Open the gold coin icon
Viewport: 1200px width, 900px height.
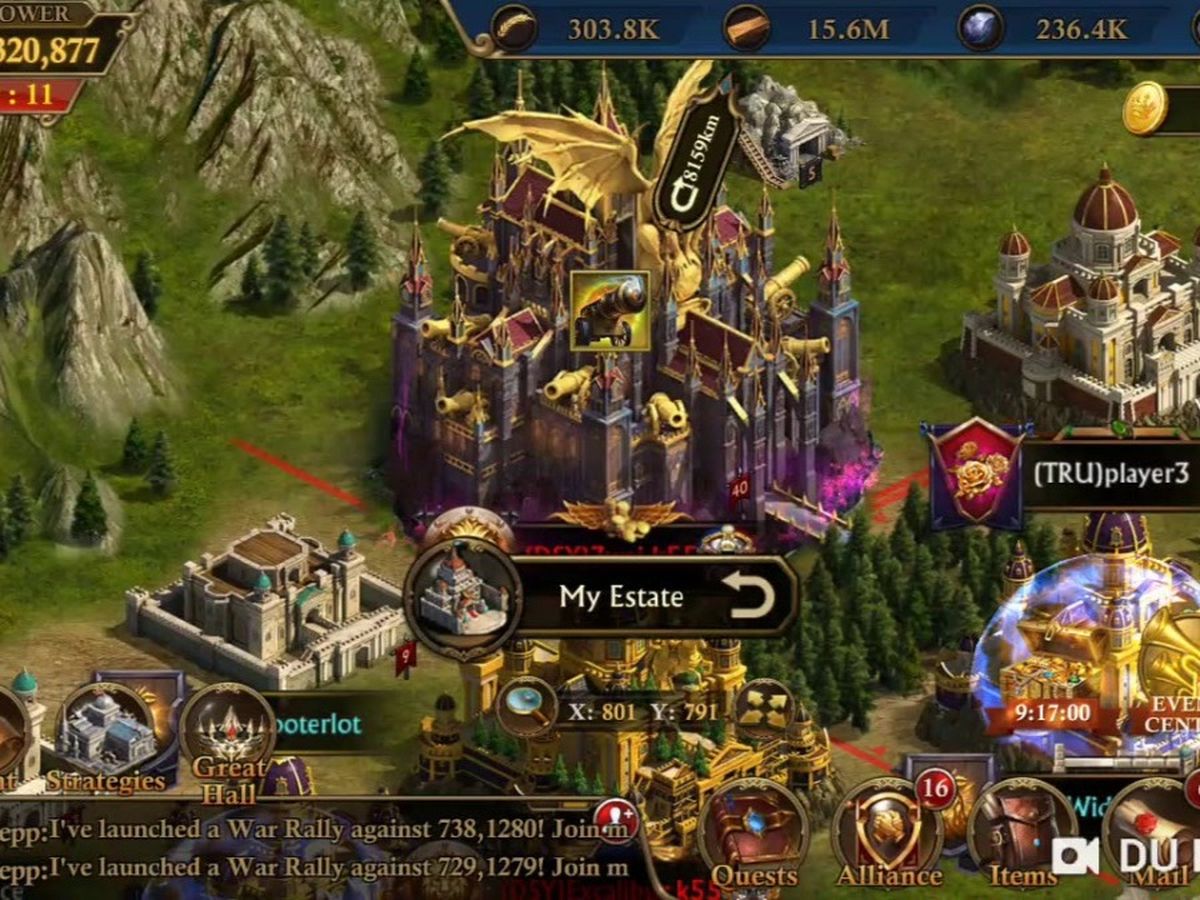click(x=1145, y=108)
